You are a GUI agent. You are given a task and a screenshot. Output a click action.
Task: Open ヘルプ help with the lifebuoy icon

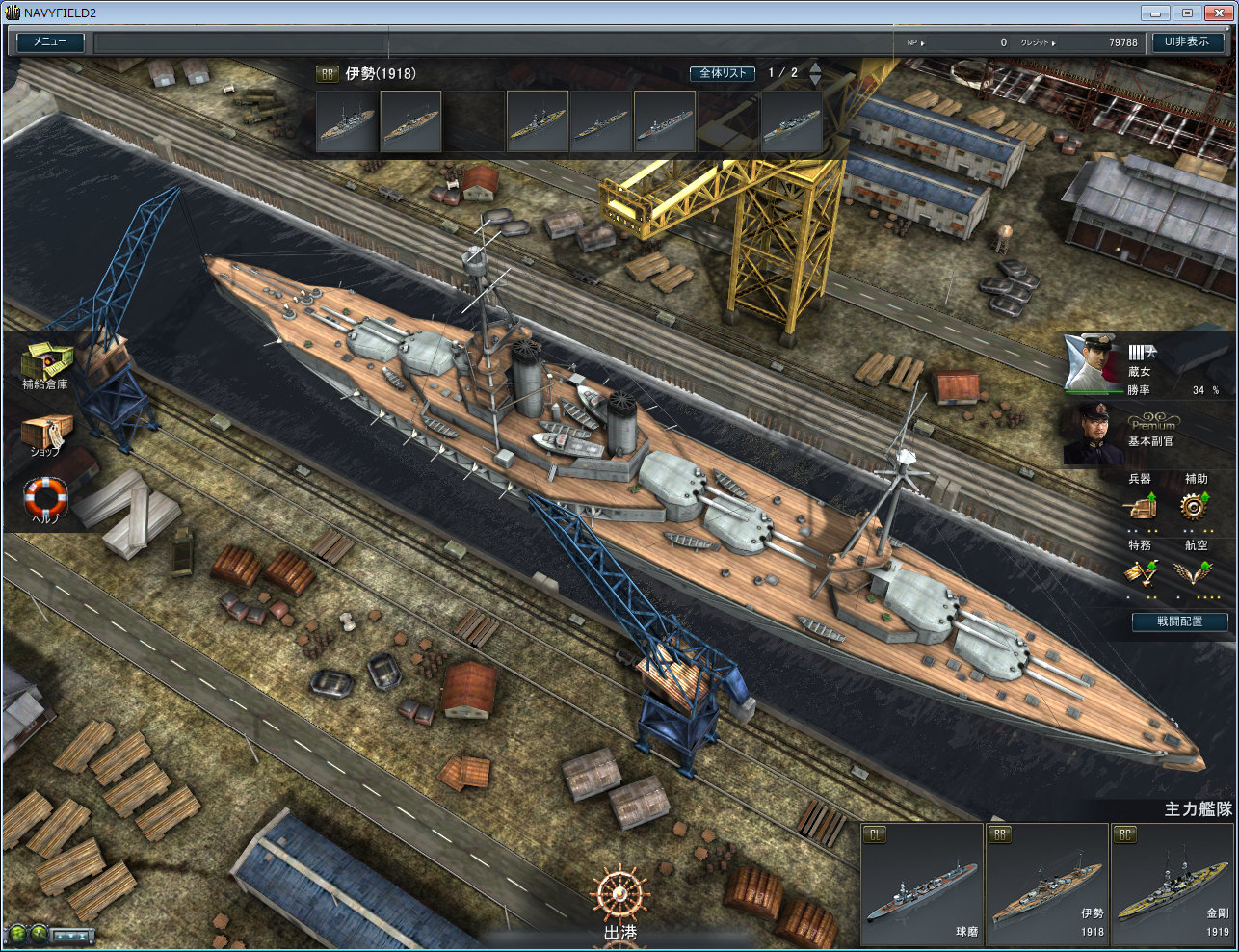[x=45, y=499]
